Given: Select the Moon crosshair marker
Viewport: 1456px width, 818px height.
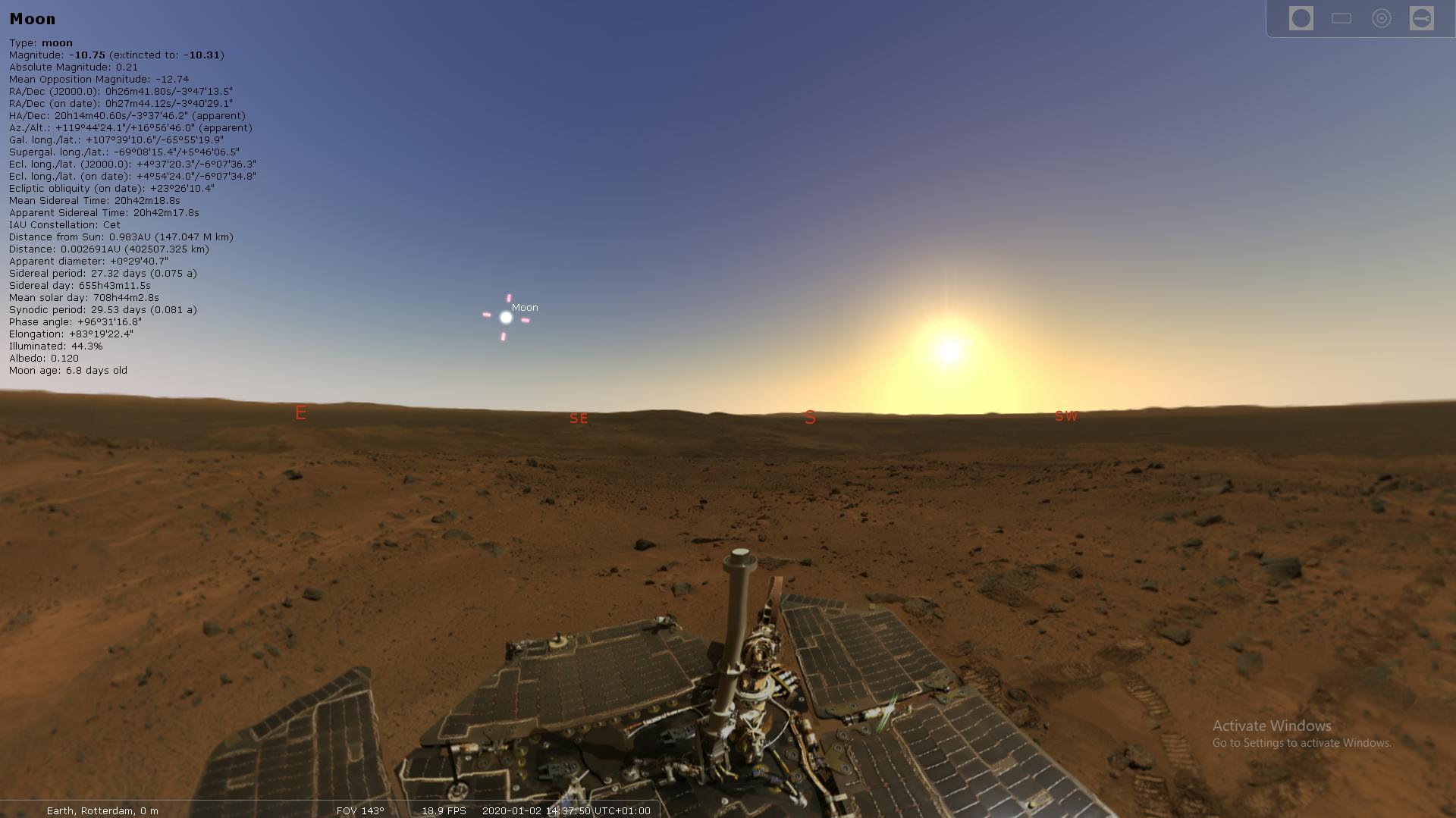Looking at the screenshot, I should coord(505,318).
